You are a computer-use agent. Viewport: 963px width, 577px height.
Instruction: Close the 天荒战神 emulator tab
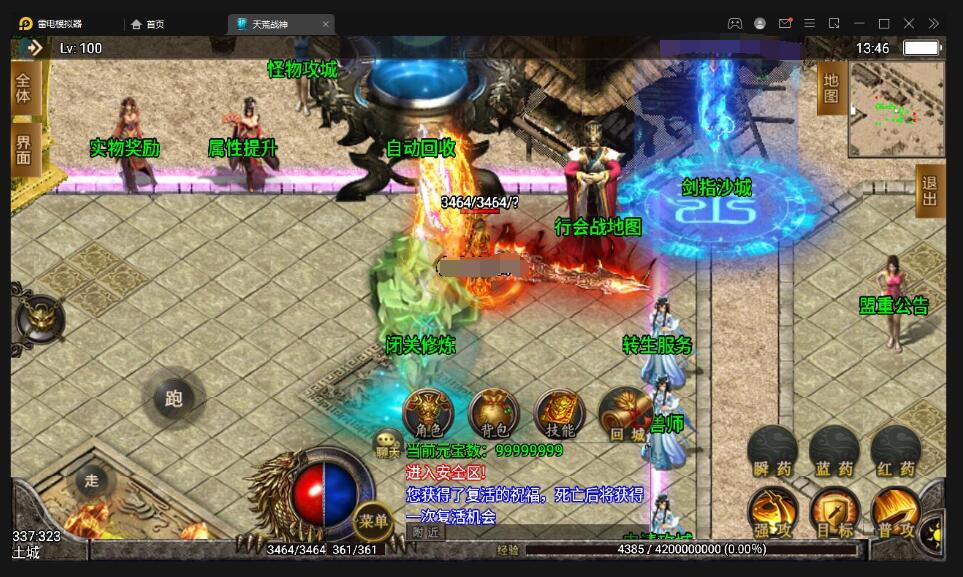[325, 24]
